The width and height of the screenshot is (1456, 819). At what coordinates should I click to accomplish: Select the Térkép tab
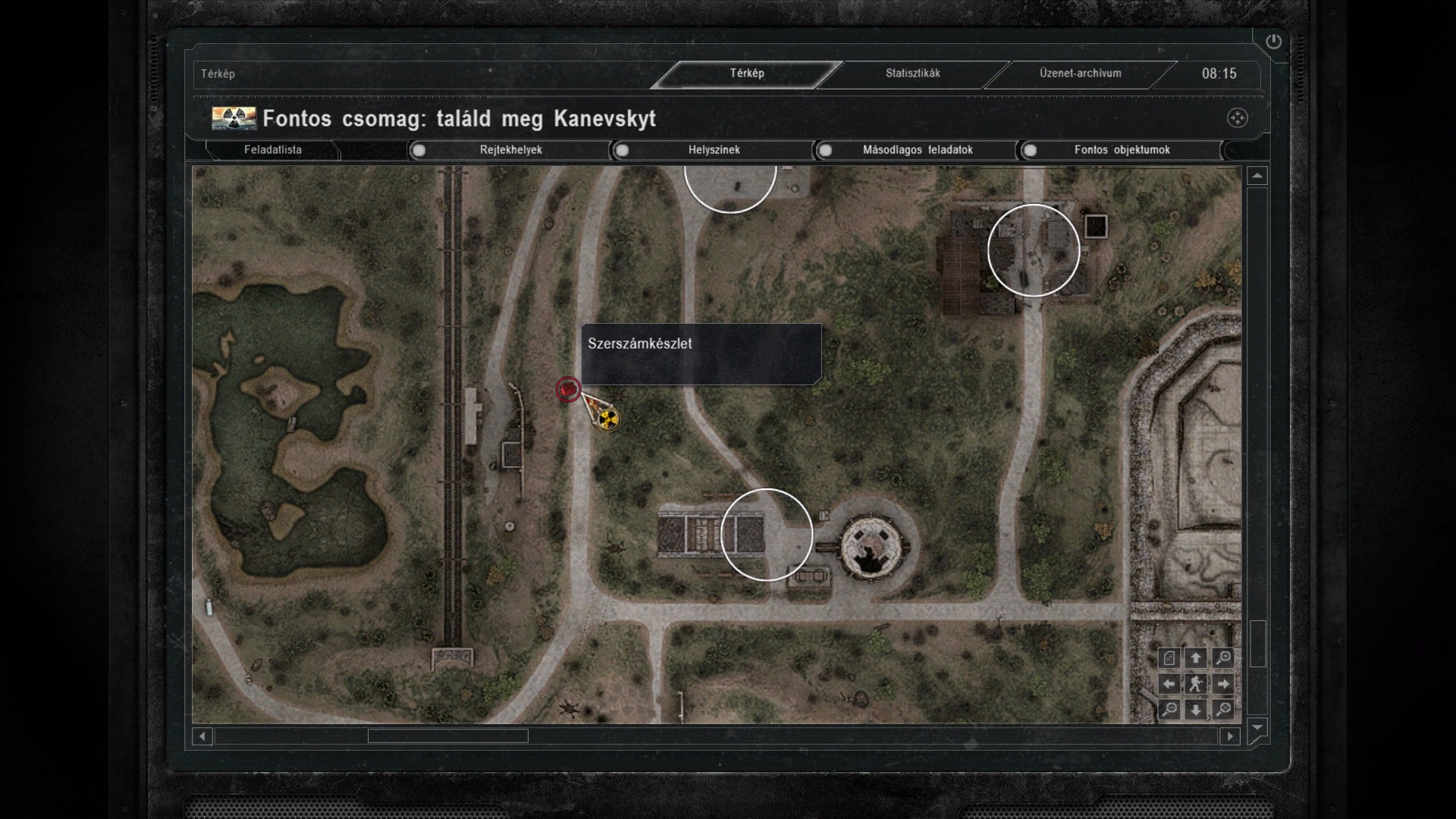point(747,74)
